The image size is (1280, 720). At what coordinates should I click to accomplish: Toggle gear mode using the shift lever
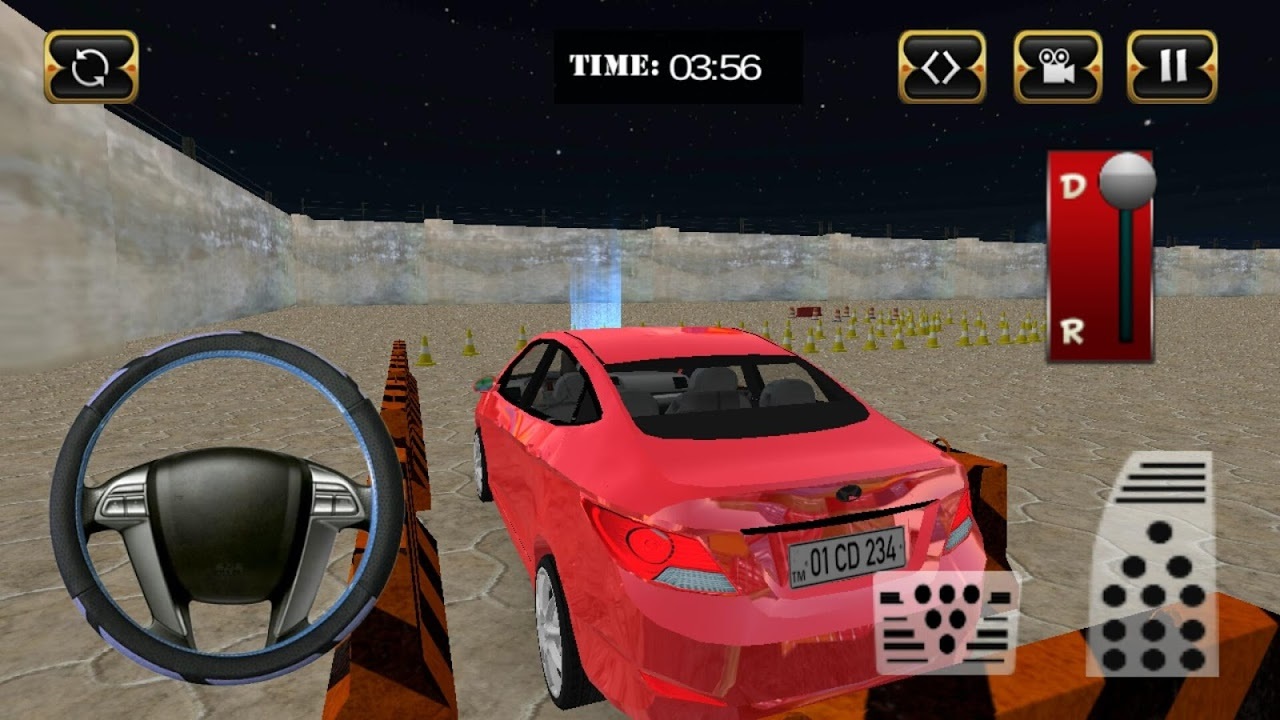tap(1128, 180)
